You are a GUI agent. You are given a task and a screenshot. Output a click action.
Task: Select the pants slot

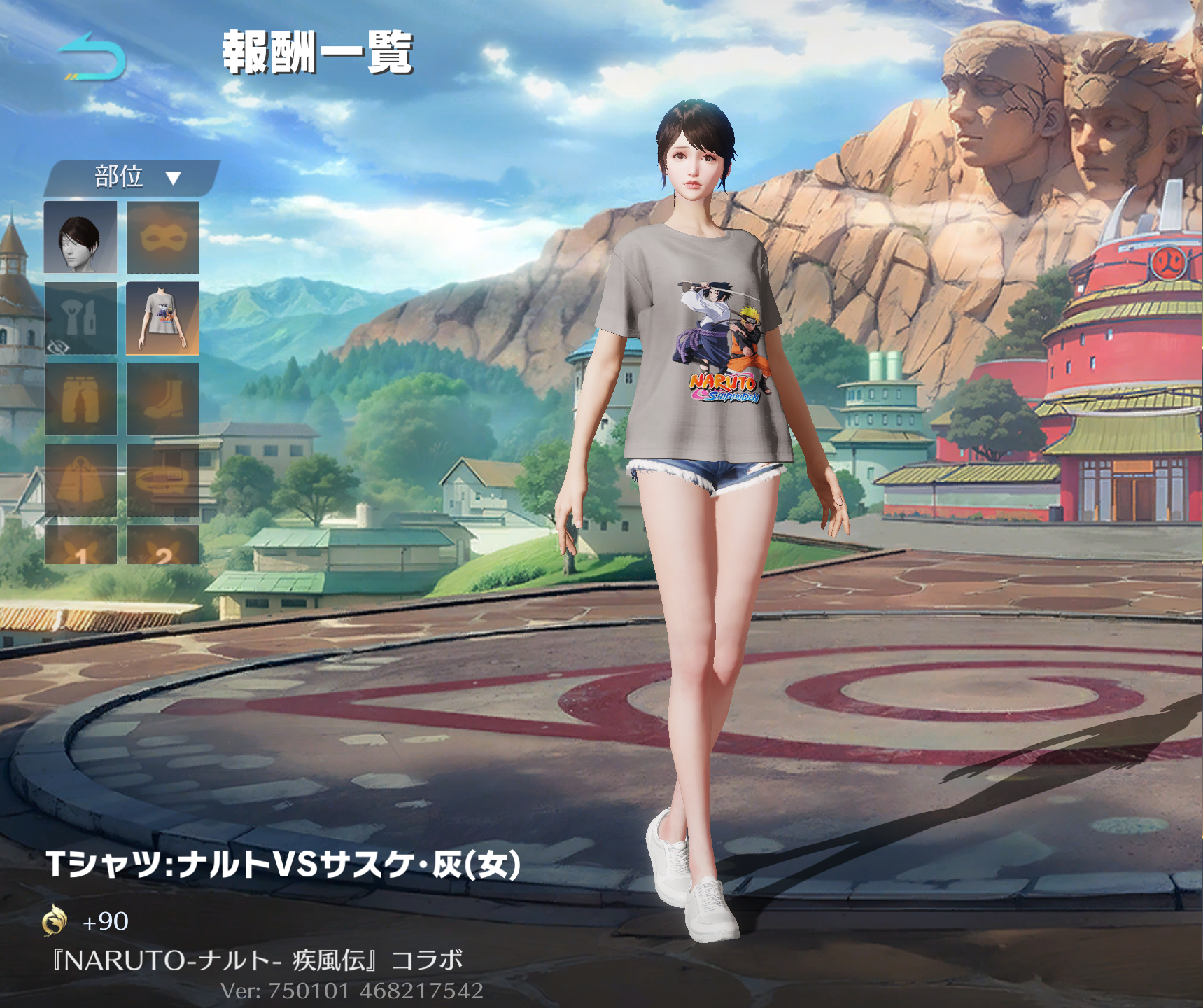coord(80,400)
